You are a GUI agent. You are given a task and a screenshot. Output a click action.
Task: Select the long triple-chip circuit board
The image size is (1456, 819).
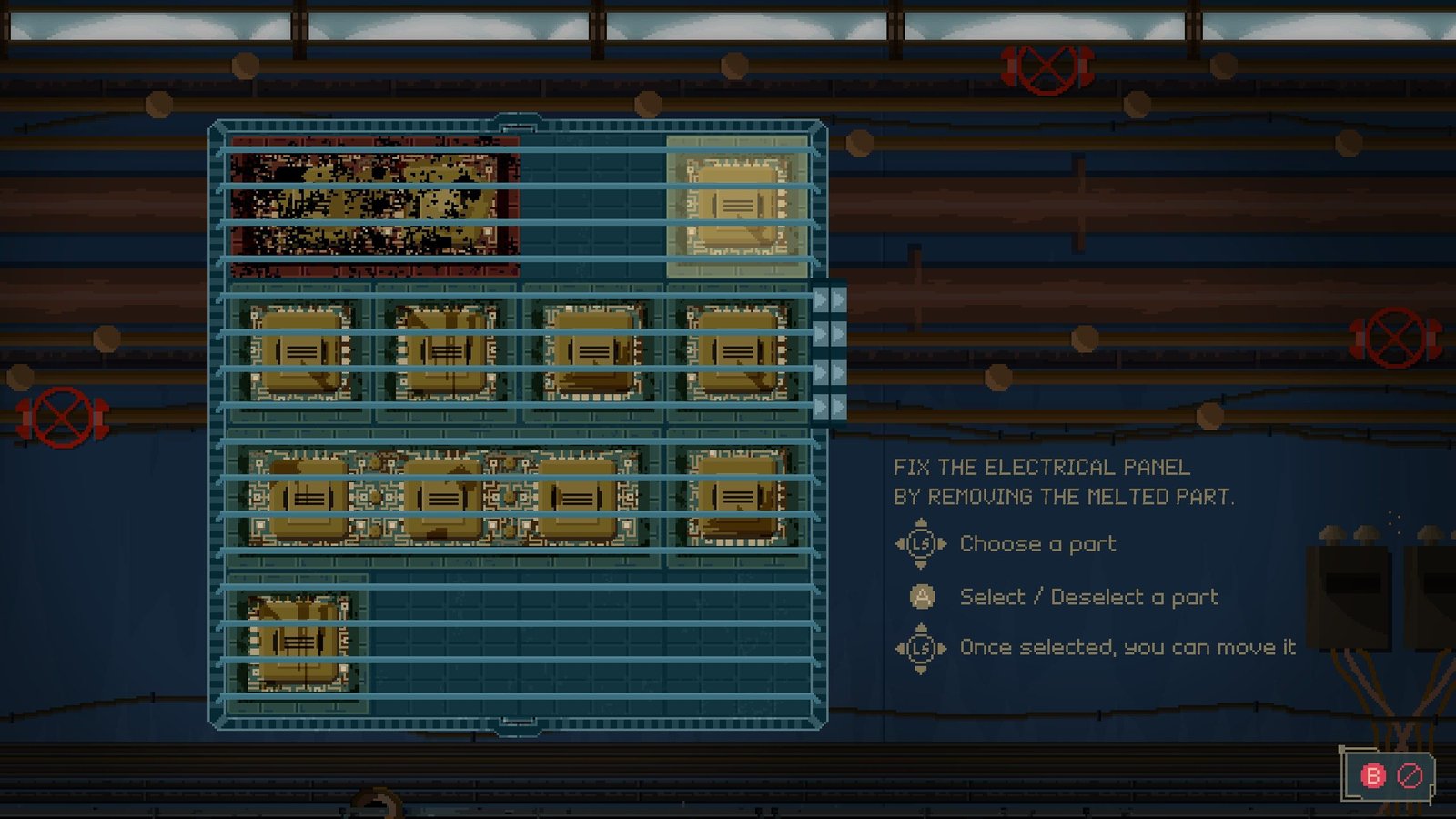point(443,498)
